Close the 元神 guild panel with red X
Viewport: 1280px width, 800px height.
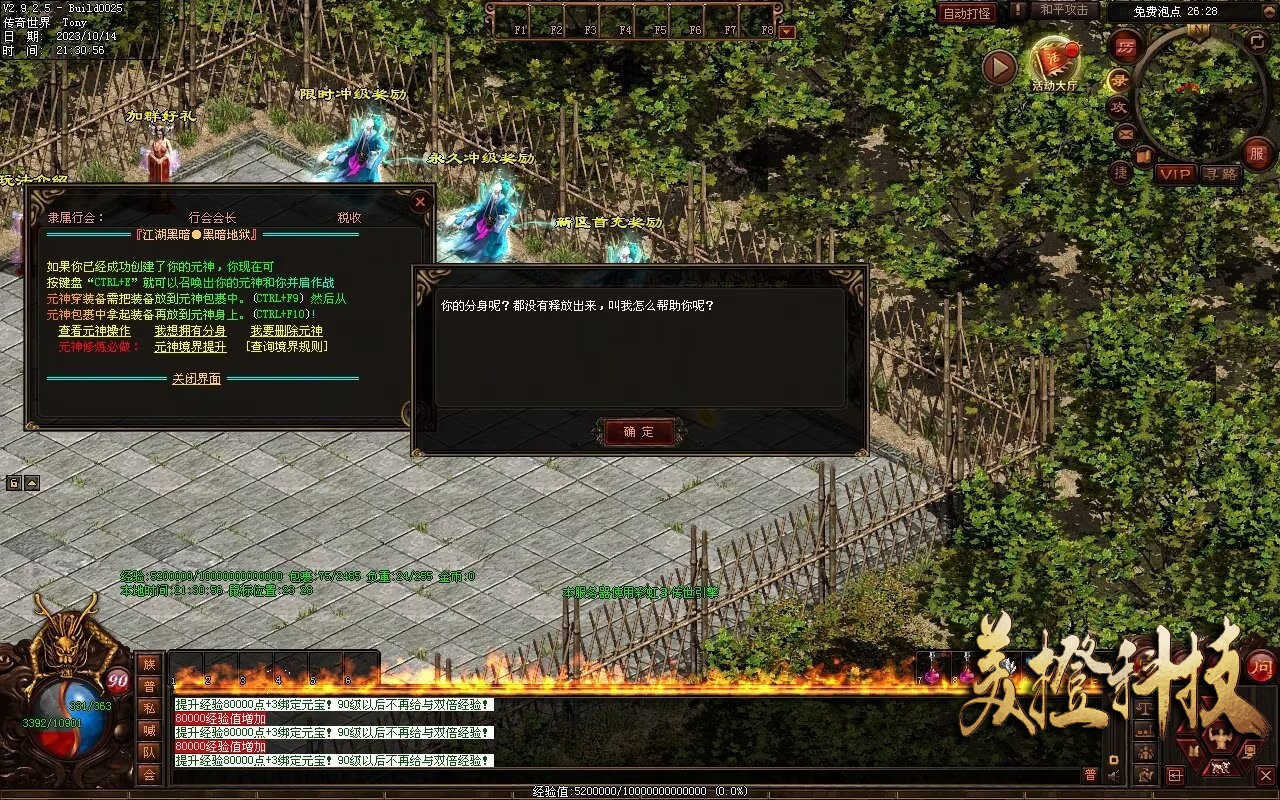pyautogui.click(x=420, y=202)
